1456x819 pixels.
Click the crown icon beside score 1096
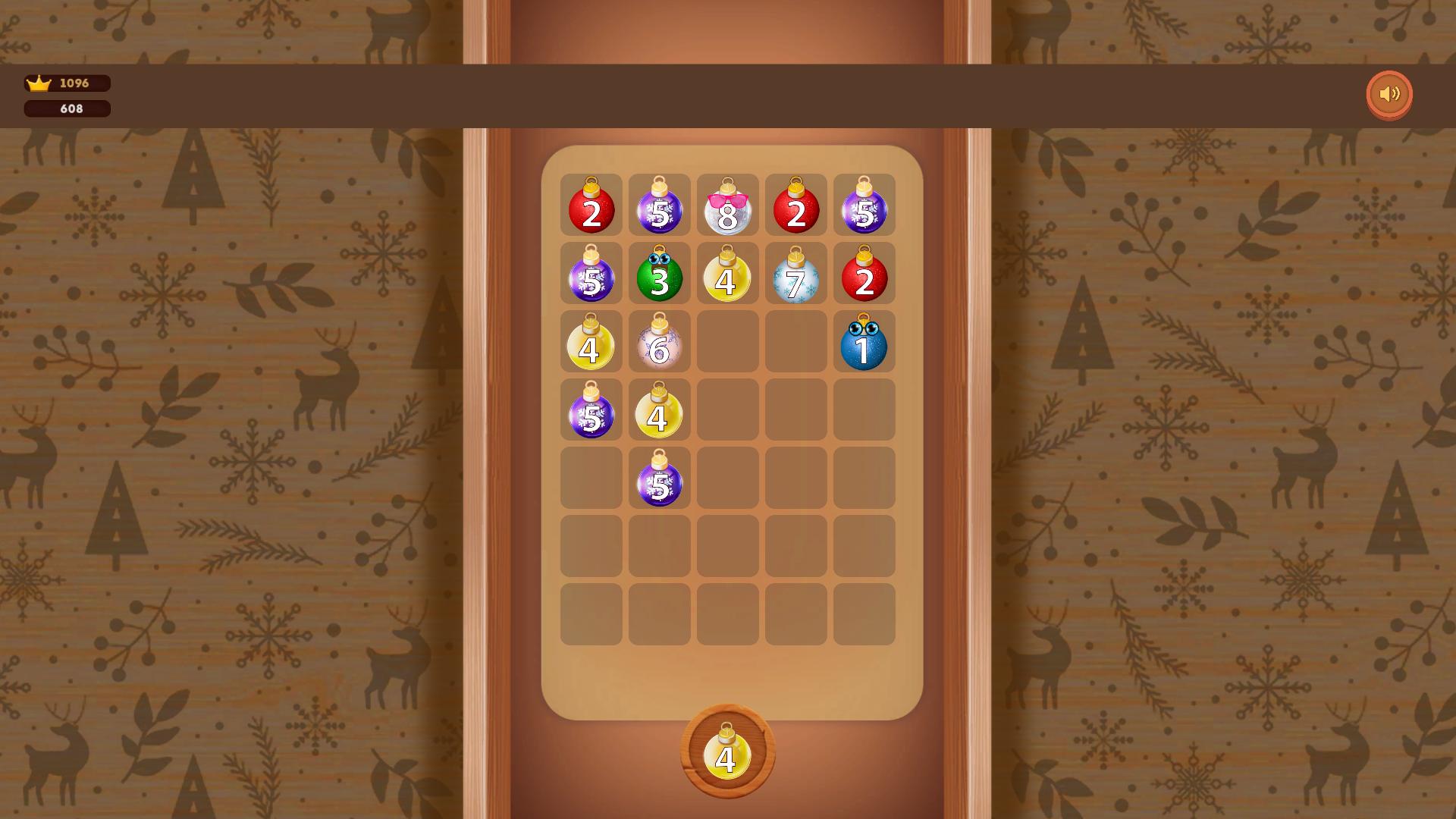39,83
